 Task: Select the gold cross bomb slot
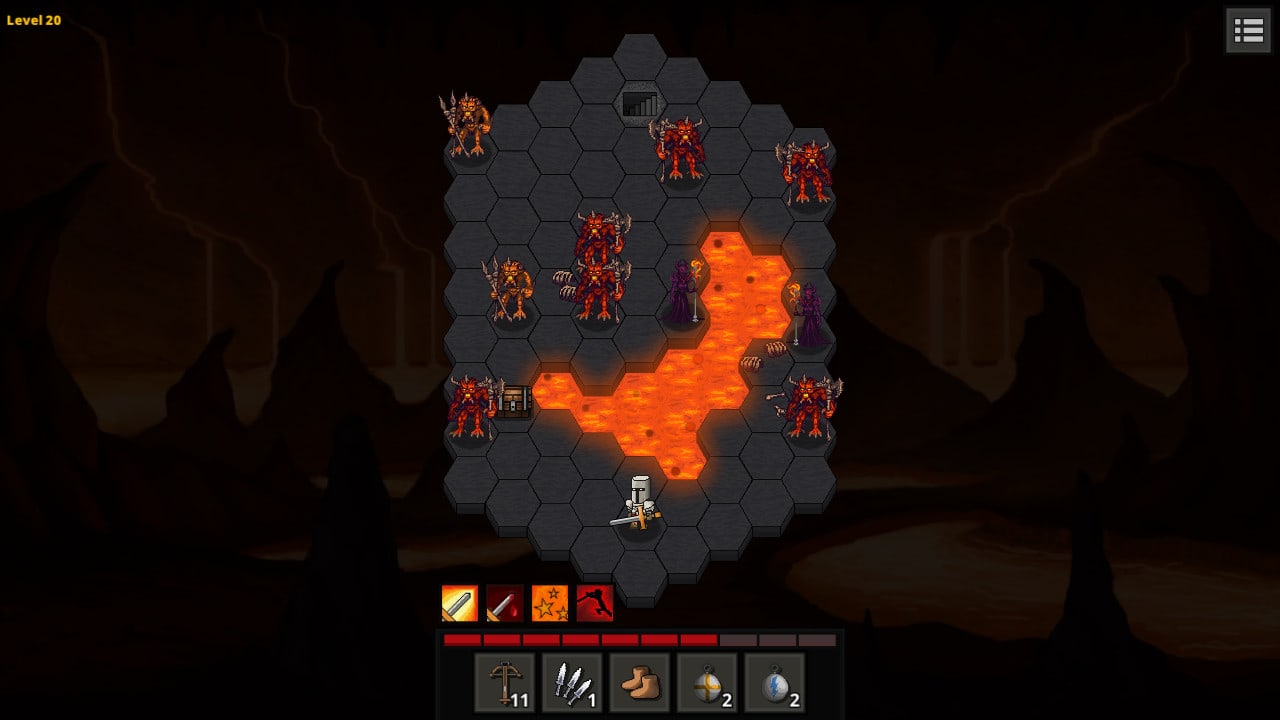point(707,683)
